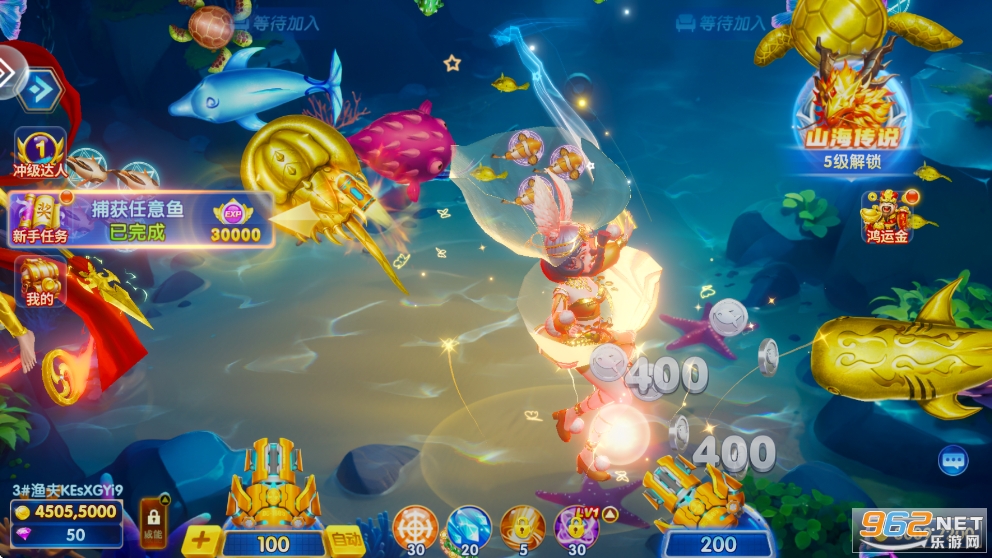Image resolution: width=992 pixels, height=558 pixels.
Task: Open the 冲级达人 level rush icon
Action: [x=40, y=150]
